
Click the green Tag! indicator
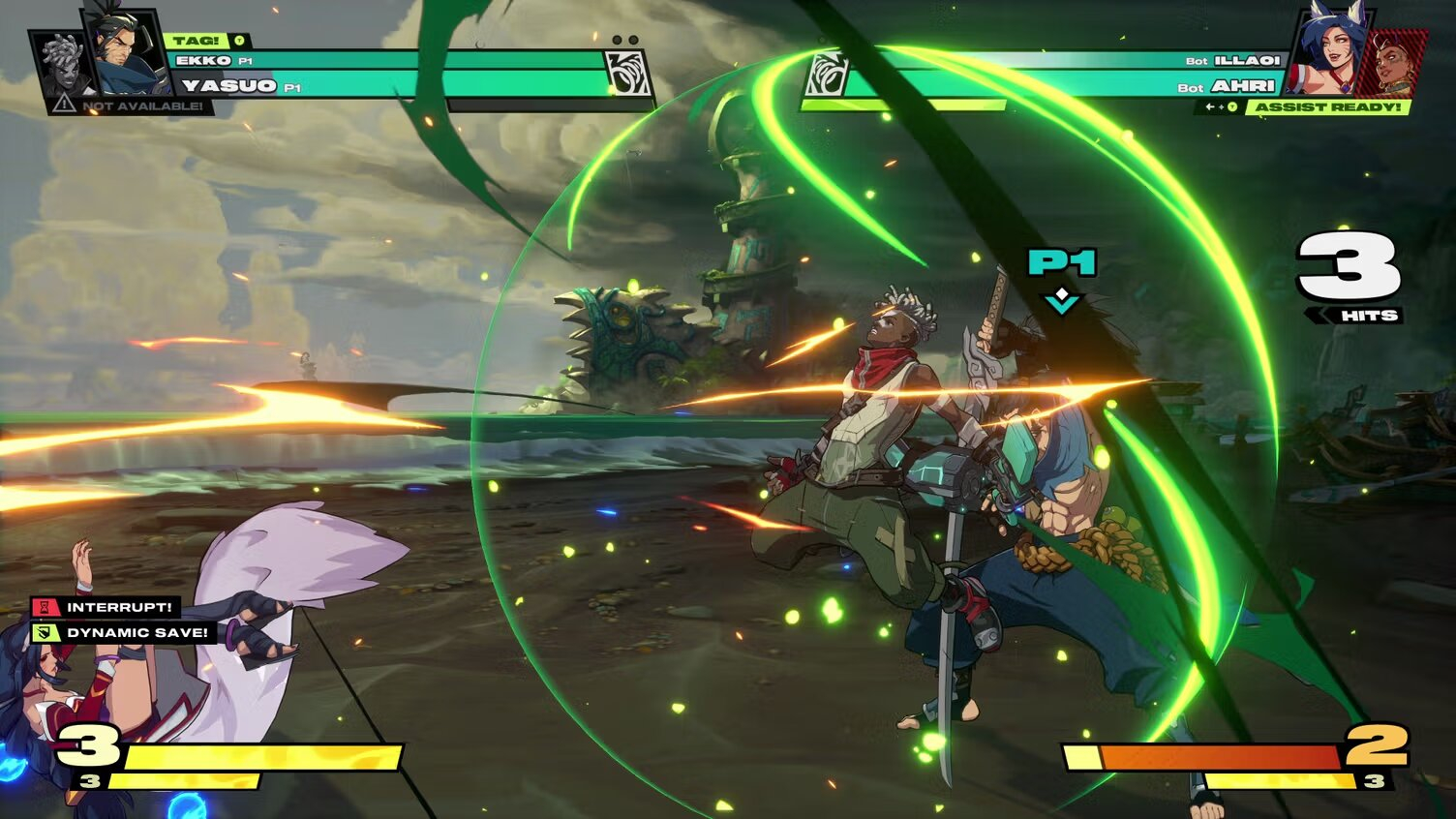point(197,41)
